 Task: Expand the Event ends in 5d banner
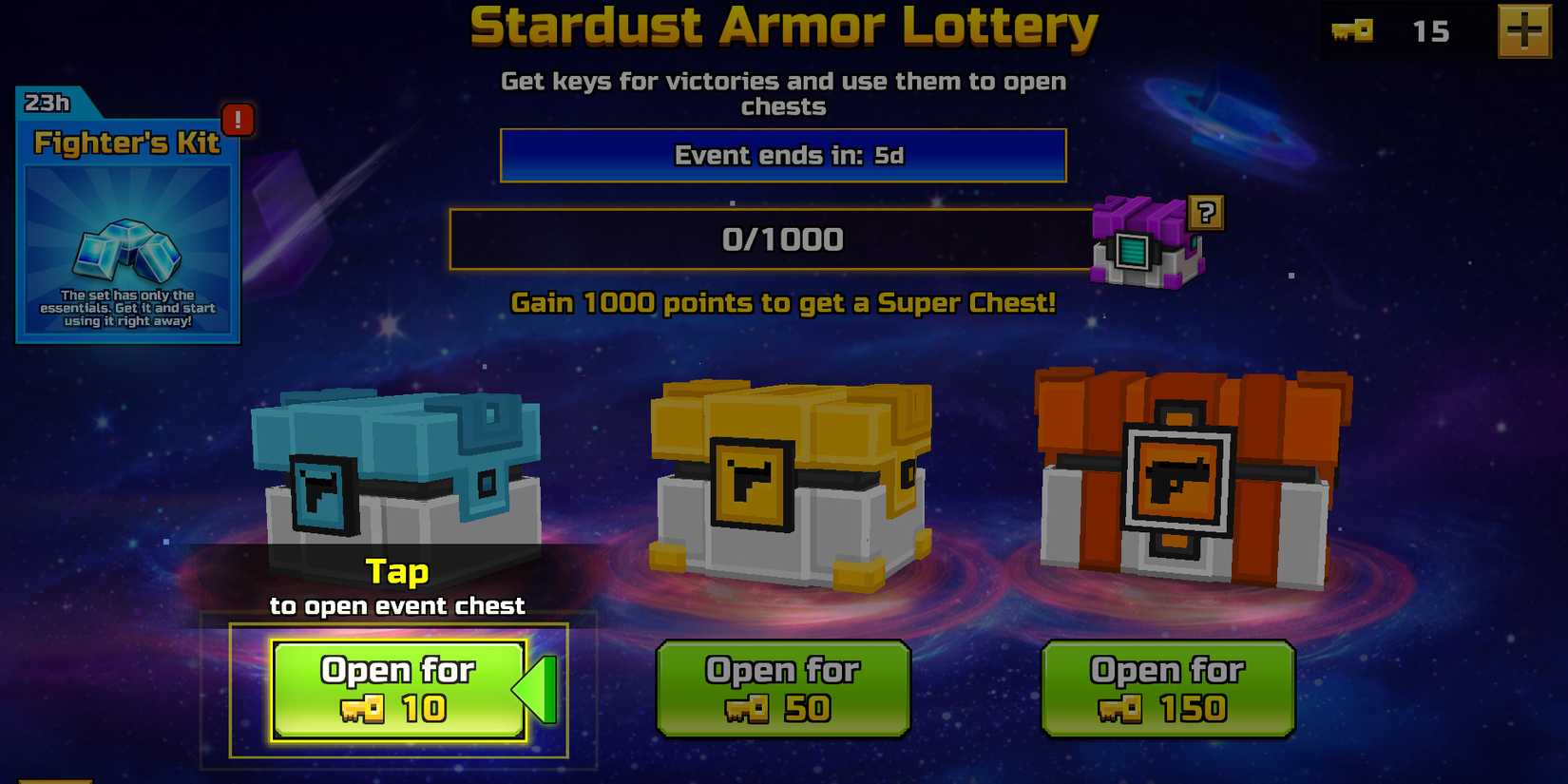783,155
